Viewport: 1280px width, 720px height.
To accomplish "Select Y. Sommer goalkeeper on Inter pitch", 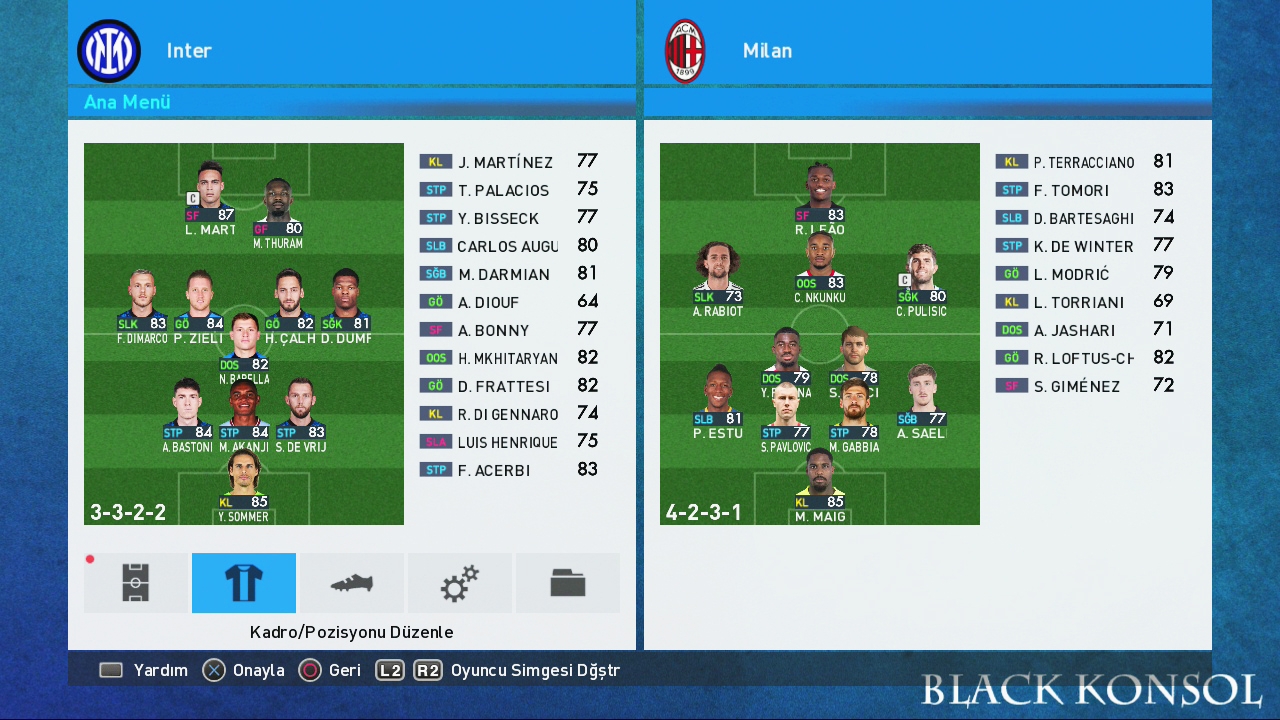I will coord(244,488).
